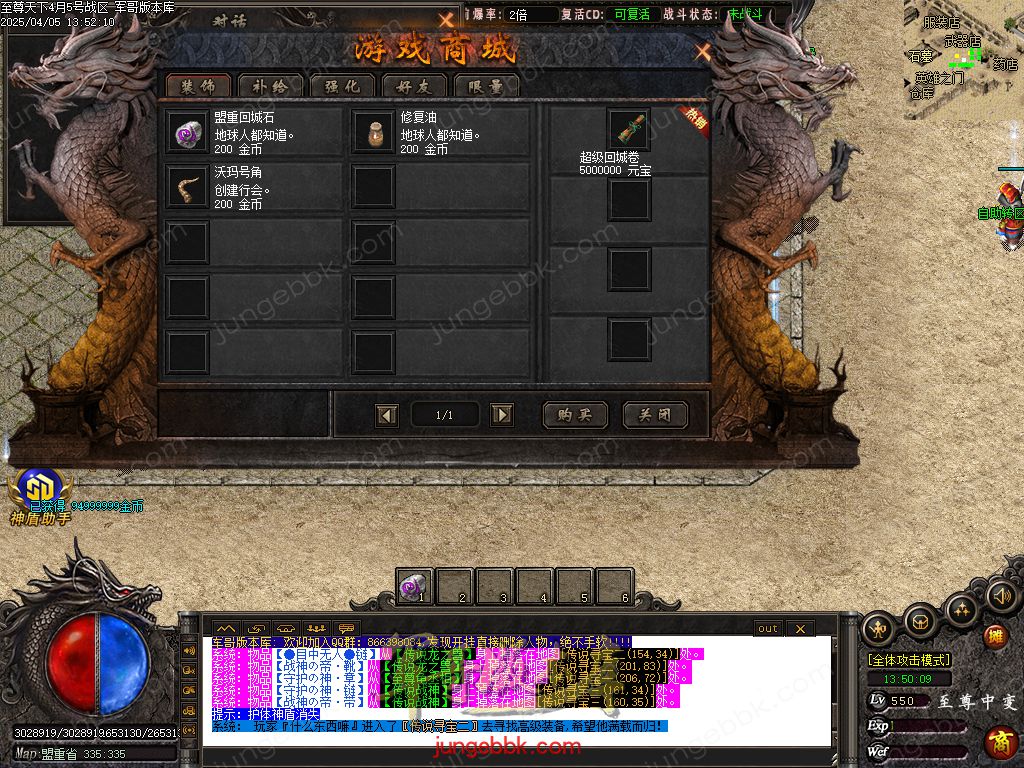1024x768 pixels.
Task: Toggle the sound speaker button
Action: [x=1000, y=597]
